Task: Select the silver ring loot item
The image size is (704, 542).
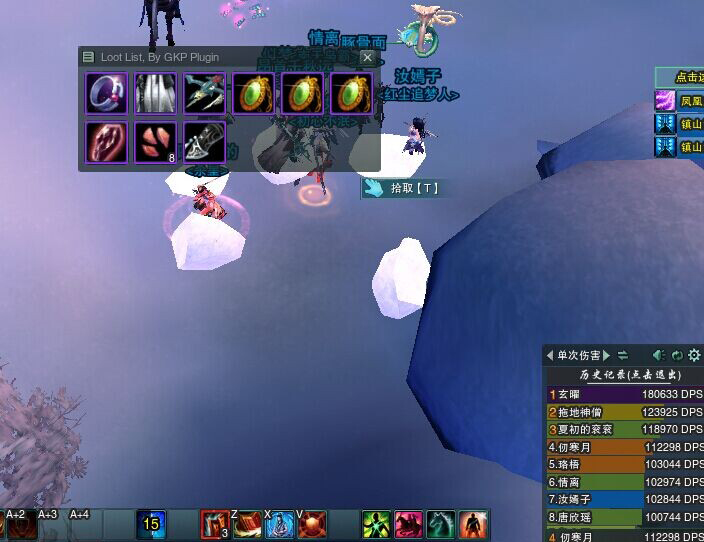Action: (105, 93)
